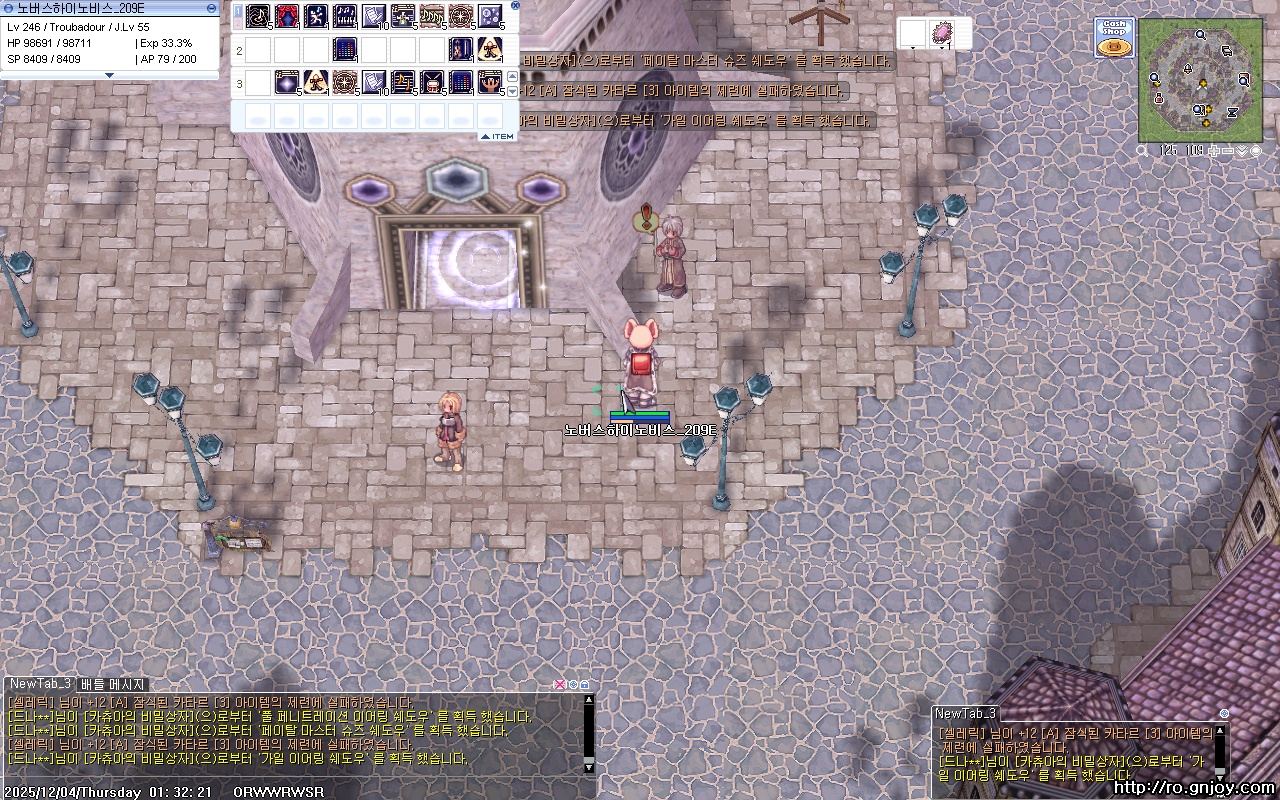This screenshot has height=800, width=1280.
Task: Click the chat window red X button
Action: [560, 685]
